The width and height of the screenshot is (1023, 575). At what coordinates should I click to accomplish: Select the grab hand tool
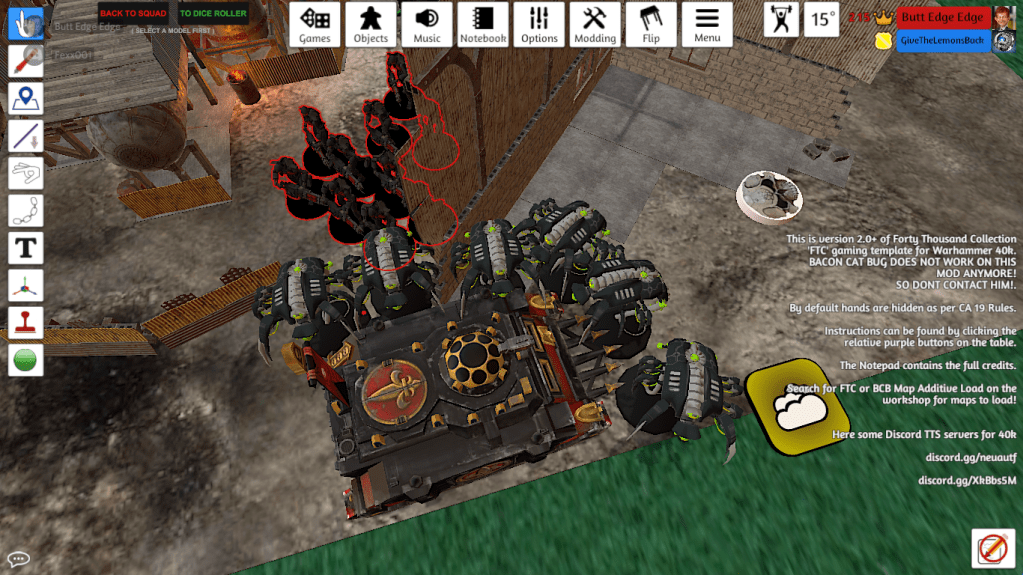click(x=25, y=24)
